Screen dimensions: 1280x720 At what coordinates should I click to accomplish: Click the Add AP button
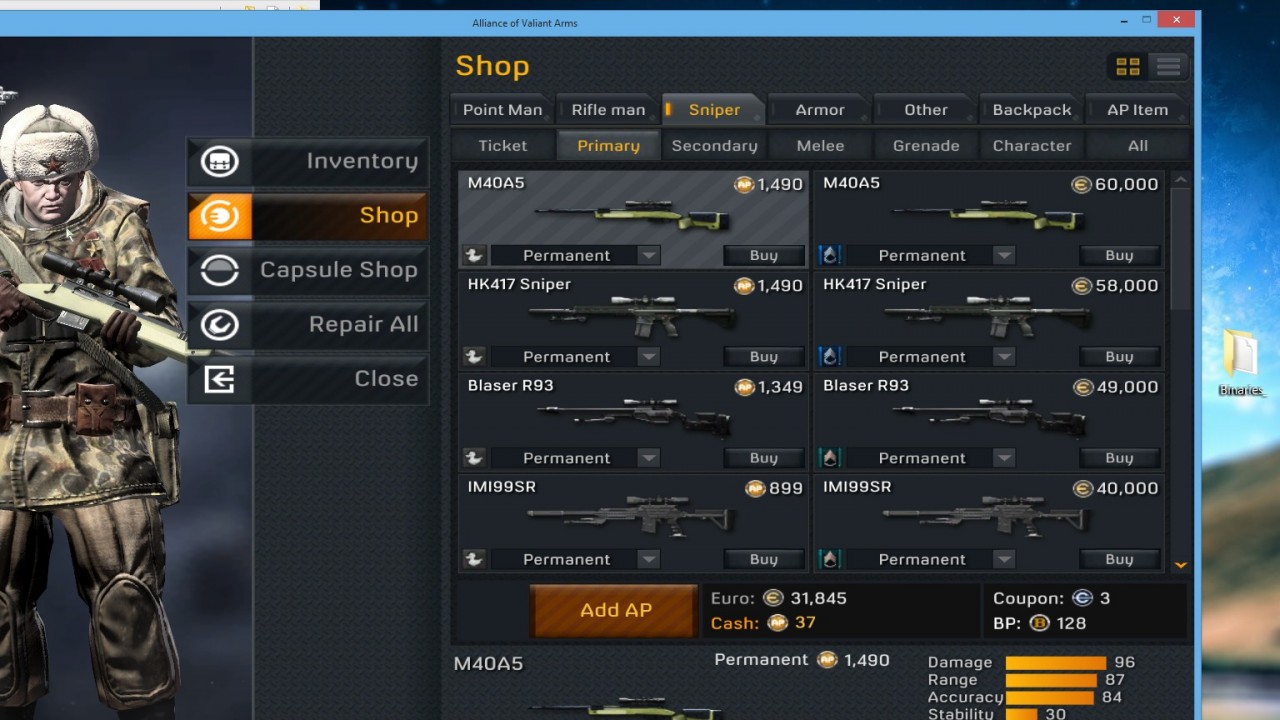(615, 610)
